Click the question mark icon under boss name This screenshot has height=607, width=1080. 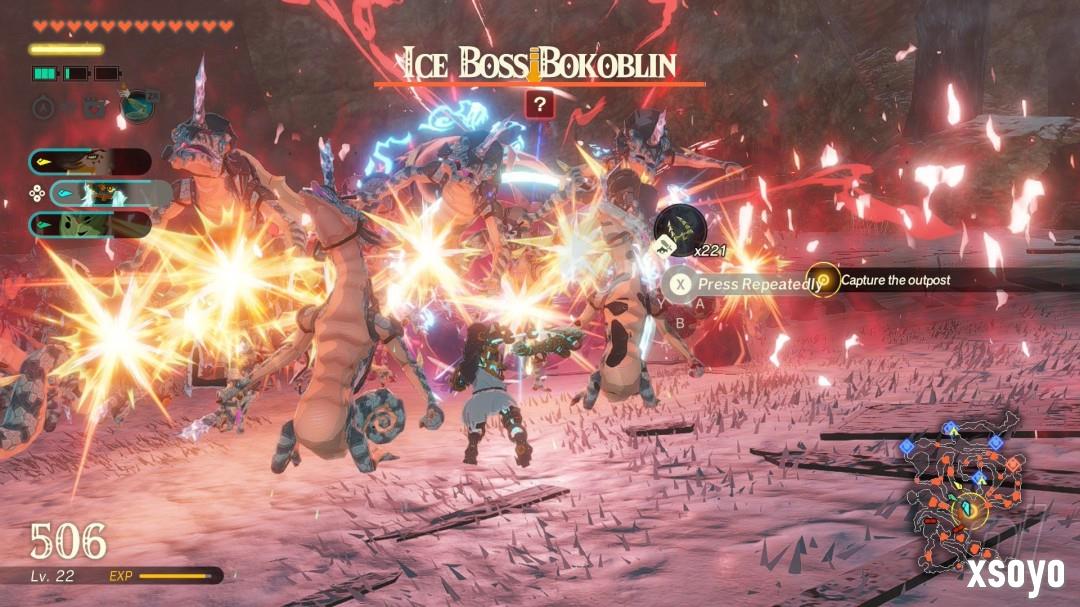click(539, 105)
